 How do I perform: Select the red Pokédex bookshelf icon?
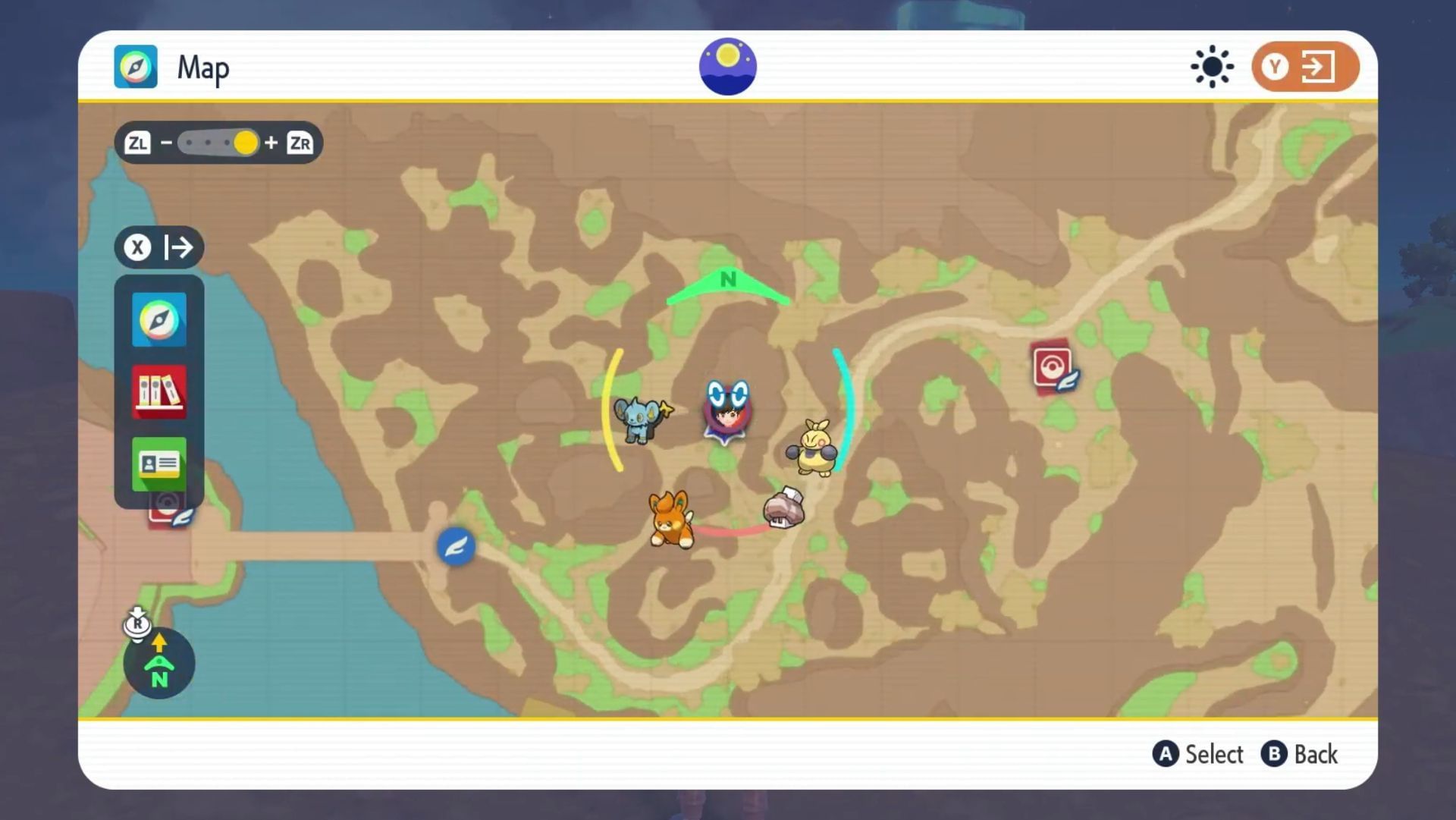[x=159, y=391]
